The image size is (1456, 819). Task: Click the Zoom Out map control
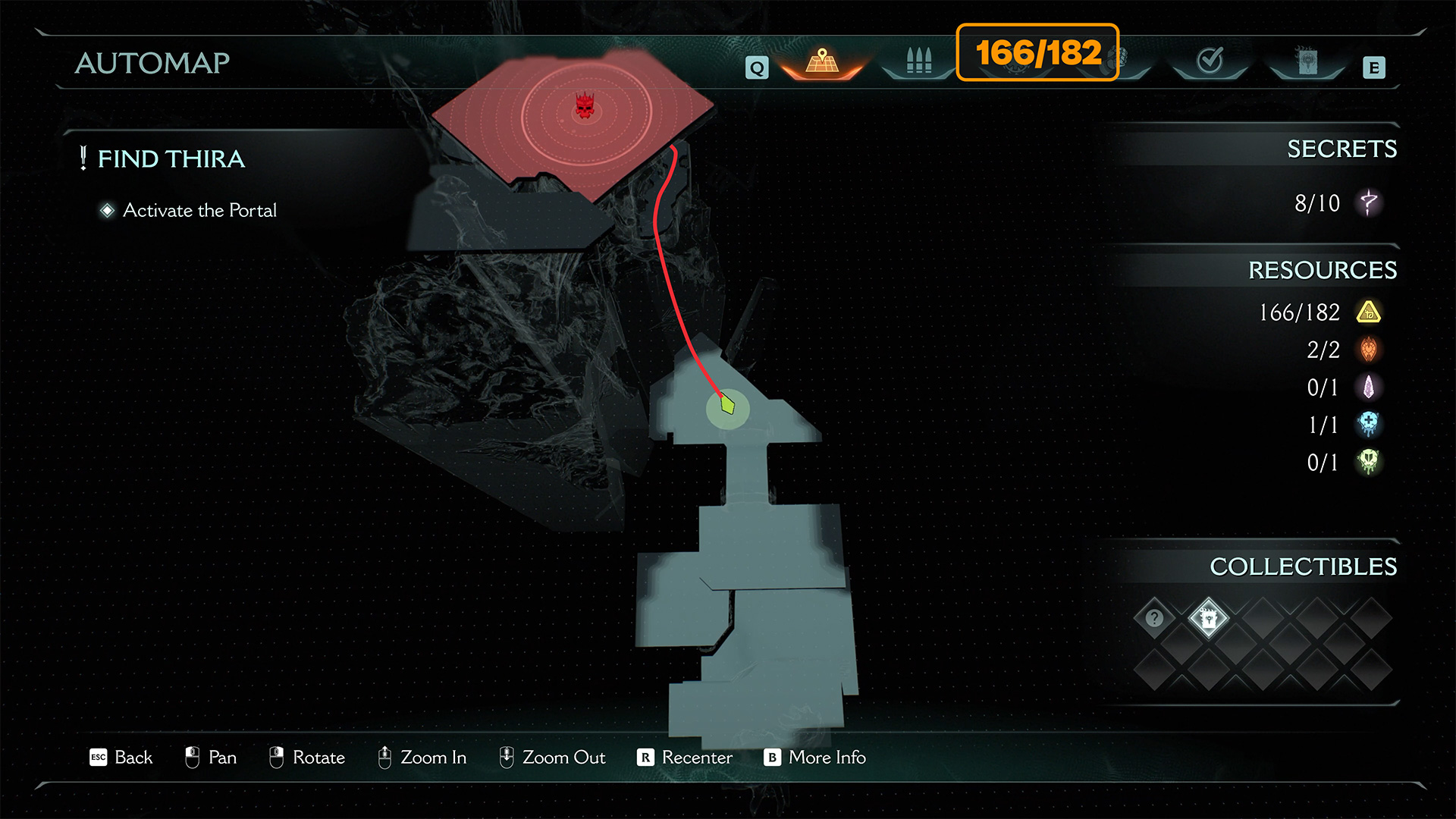click(553, 758)
